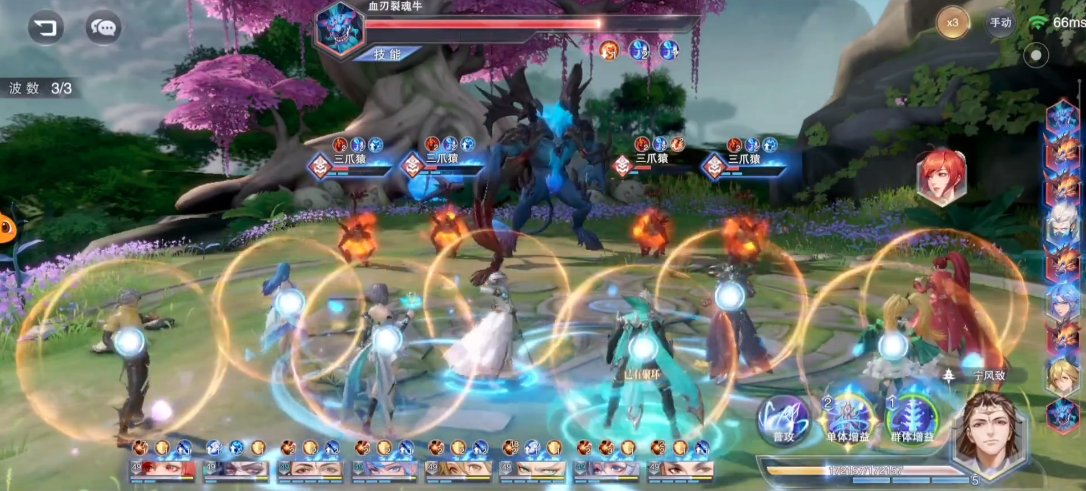Click the screen record circle button

pos(1037,55)
